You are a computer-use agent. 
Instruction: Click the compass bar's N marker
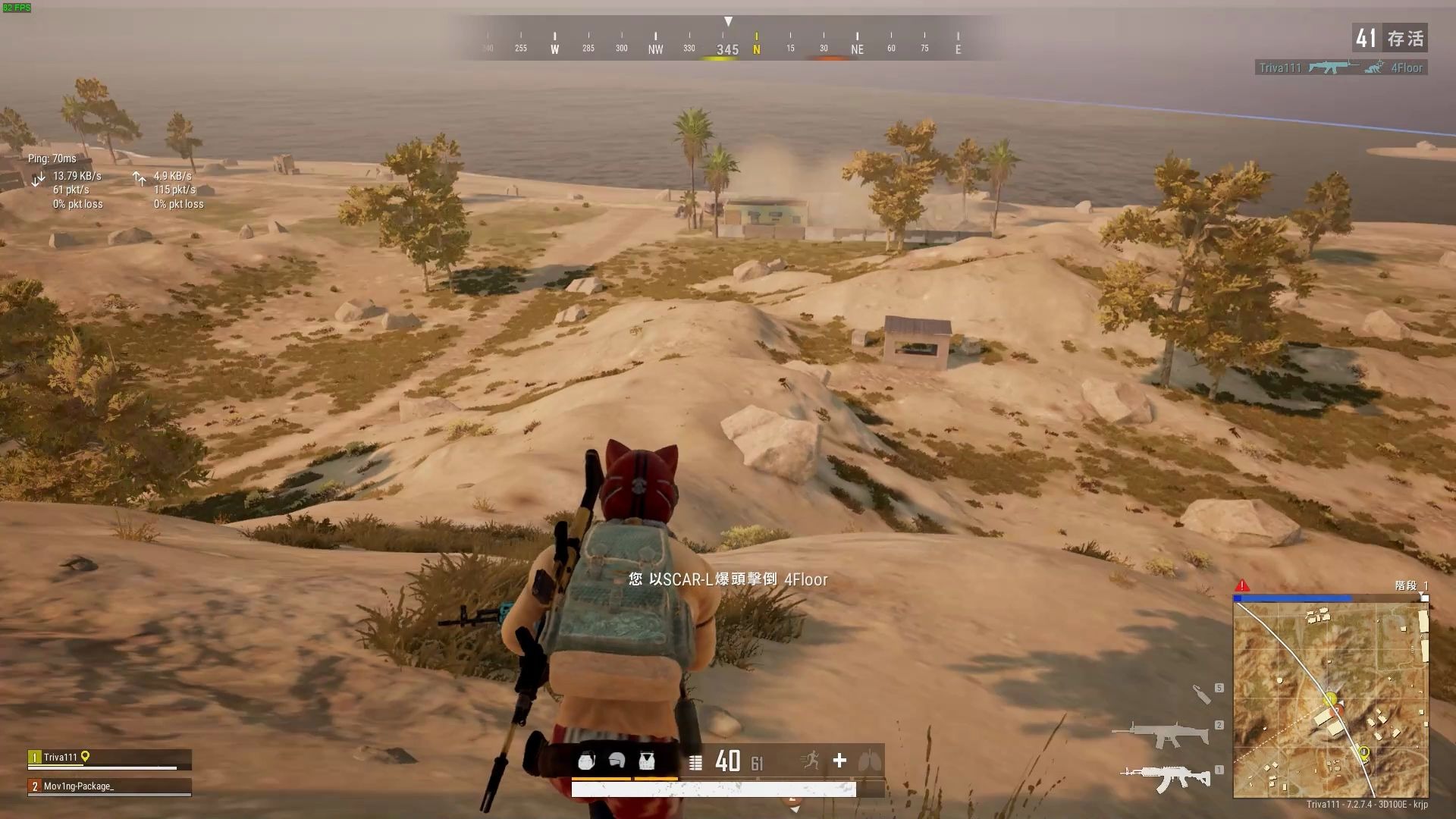click(x=756, y=49)
